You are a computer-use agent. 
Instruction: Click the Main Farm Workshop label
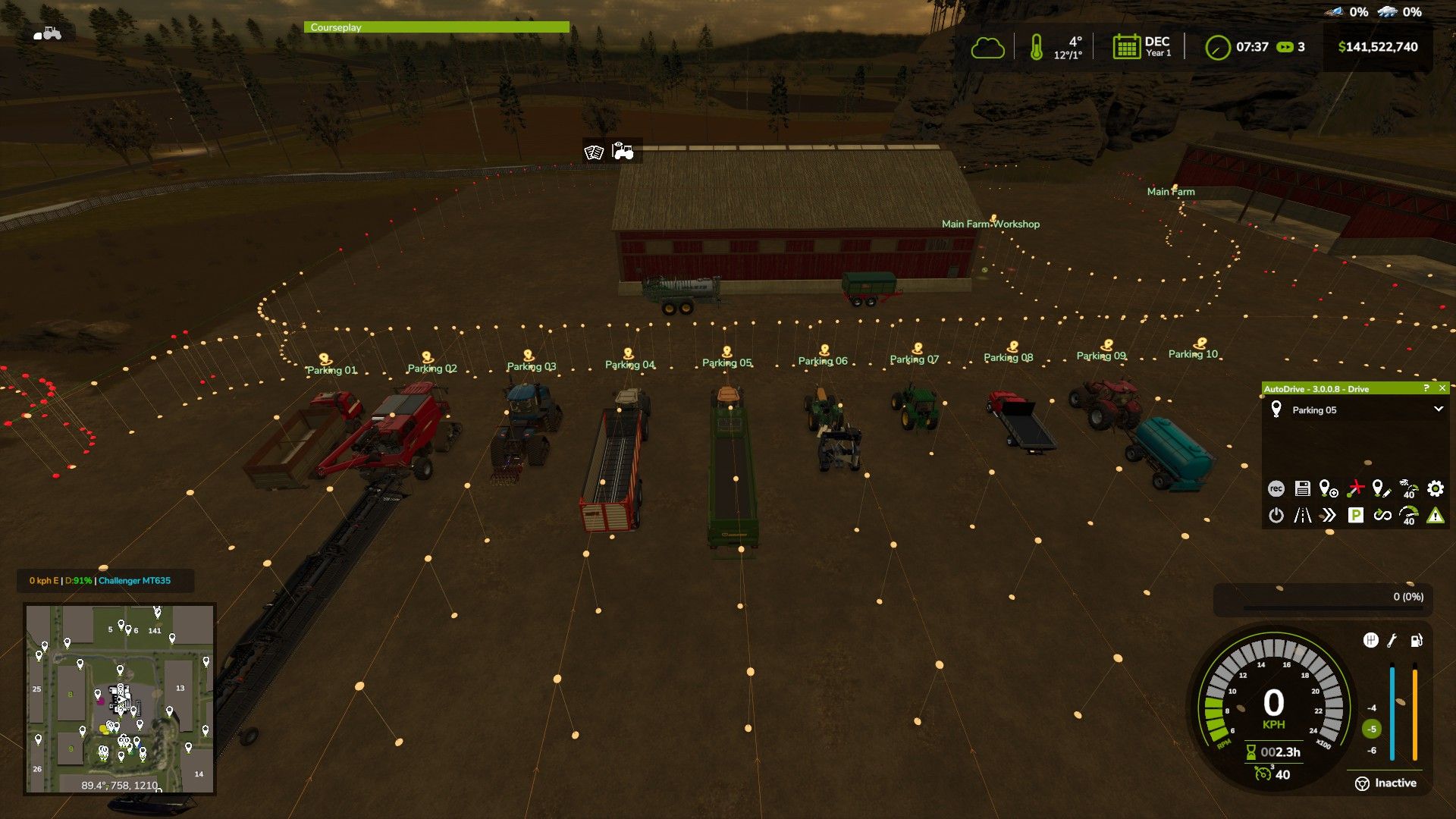[x=990, y=224]
